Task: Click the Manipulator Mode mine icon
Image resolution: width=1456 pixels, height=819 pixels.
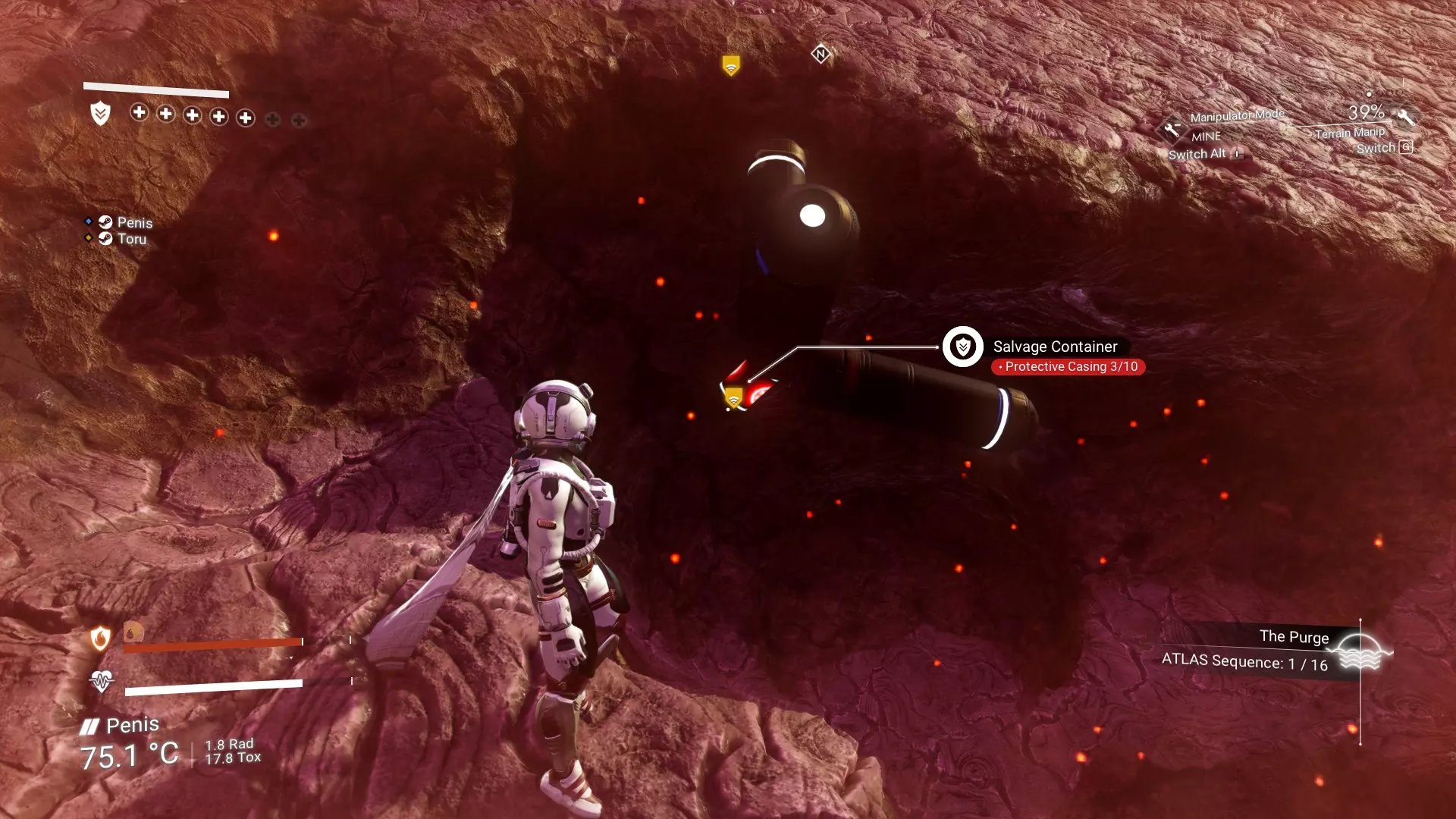Action: [x=1172, y=129]
